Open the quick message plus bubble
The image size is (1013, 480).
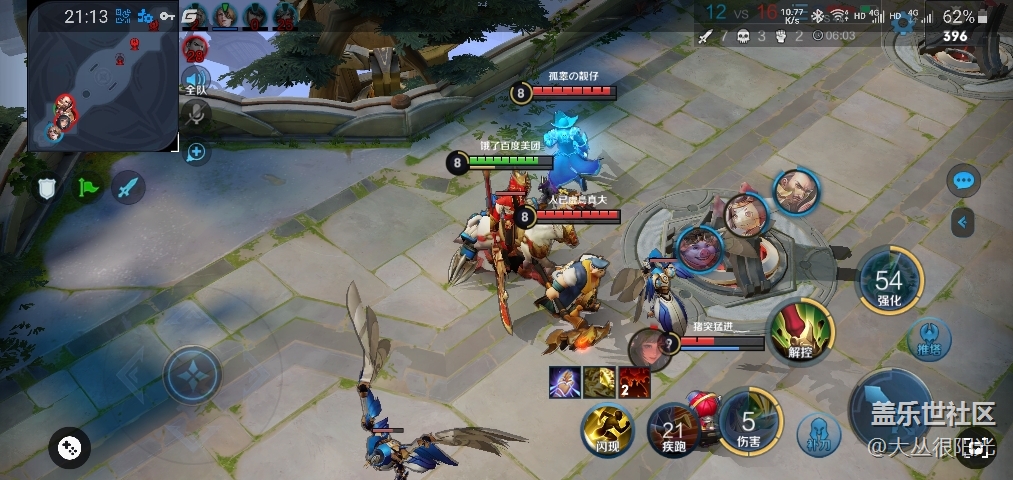196,153
